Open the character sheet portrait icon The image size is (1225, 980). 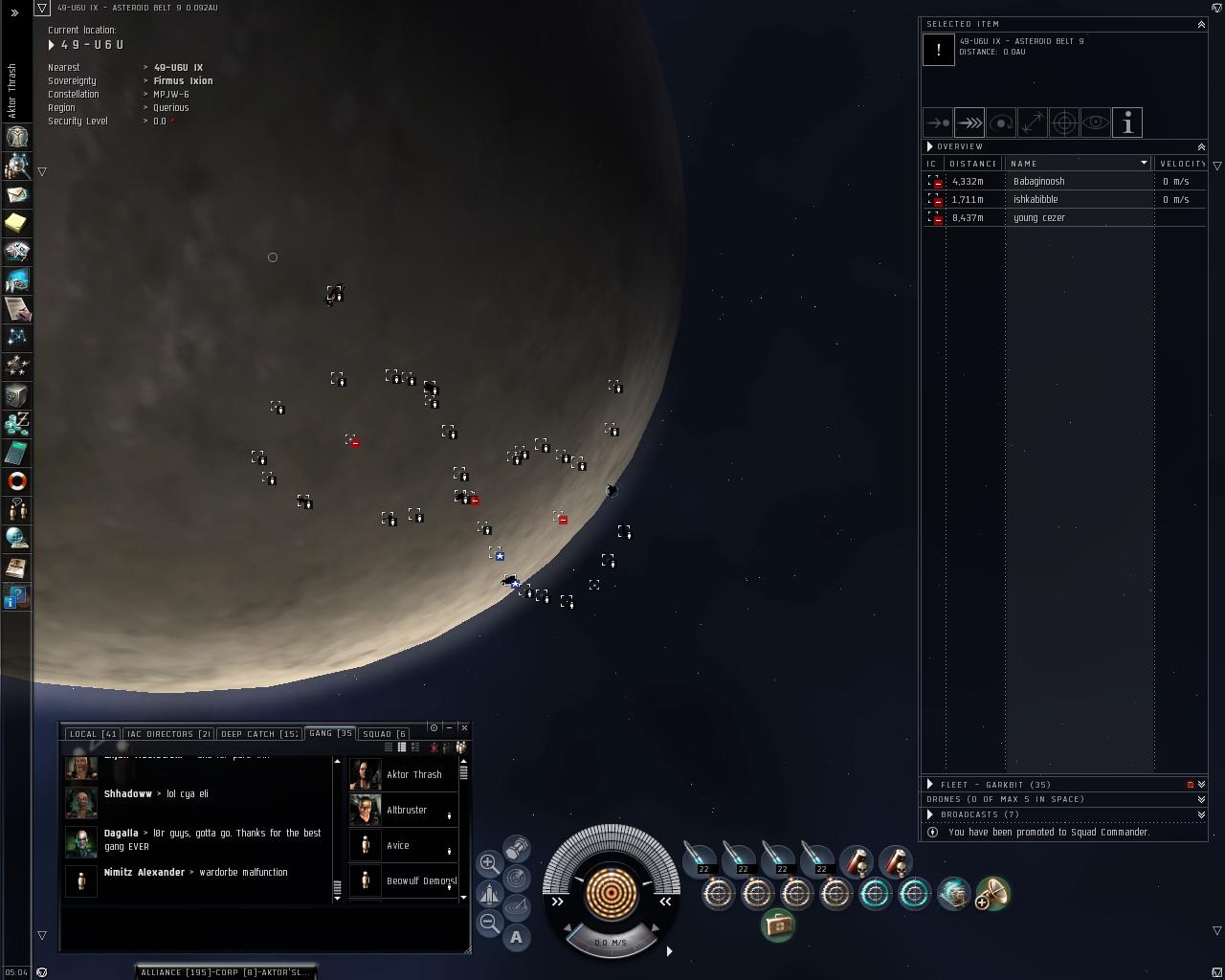[x=17, y=137]
